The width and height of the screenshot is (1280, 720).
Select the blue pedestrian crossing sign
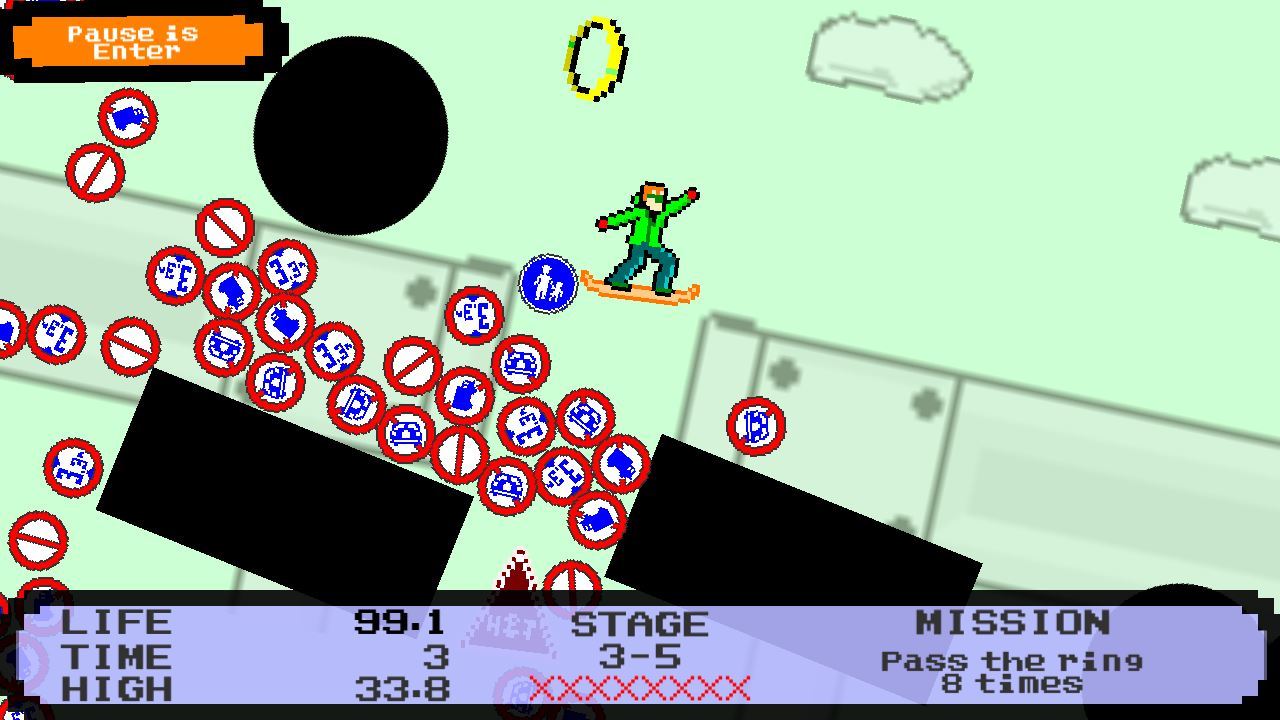point(547,282)
